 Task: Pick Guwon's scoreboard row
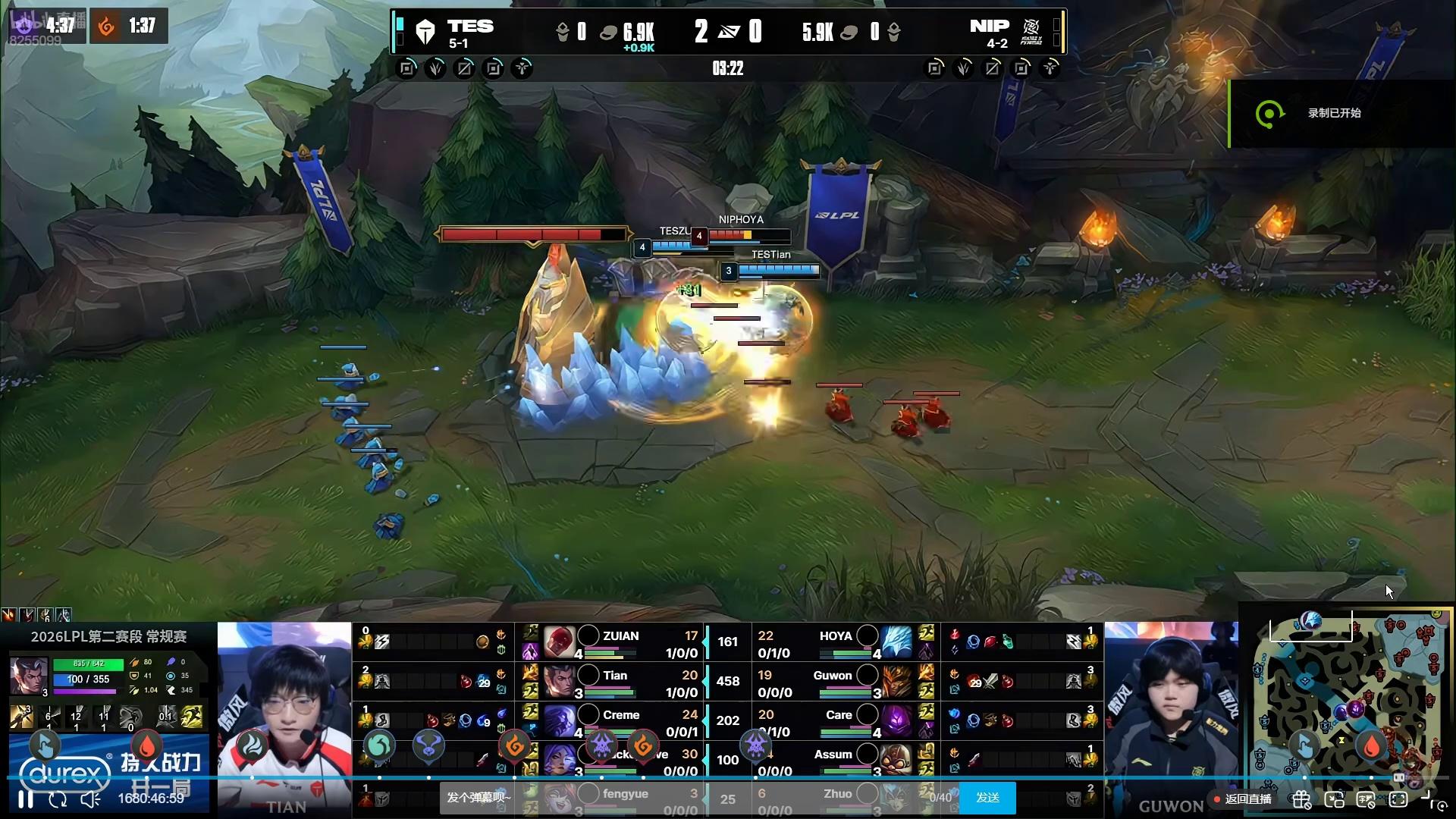point(834,682)
